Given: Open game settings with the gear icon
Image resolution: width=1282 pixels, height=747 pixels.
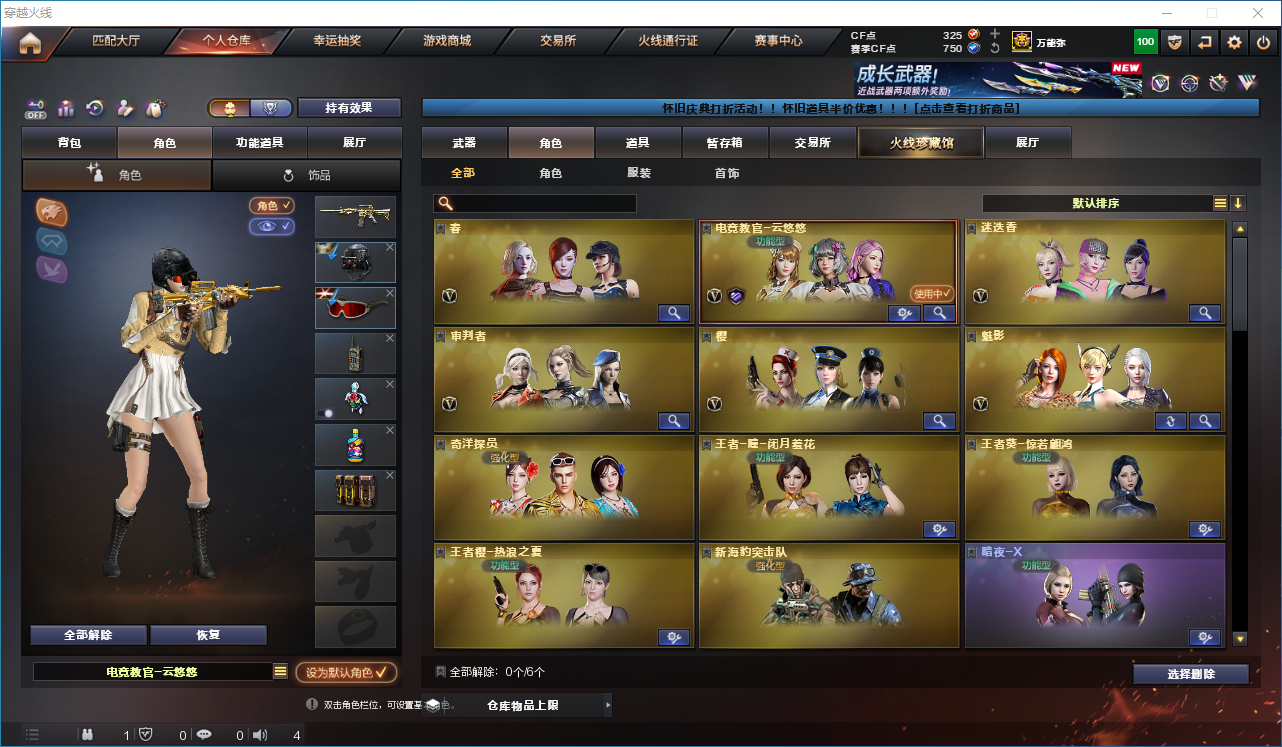Looking at the screenshot, I should pos(1233,42).
